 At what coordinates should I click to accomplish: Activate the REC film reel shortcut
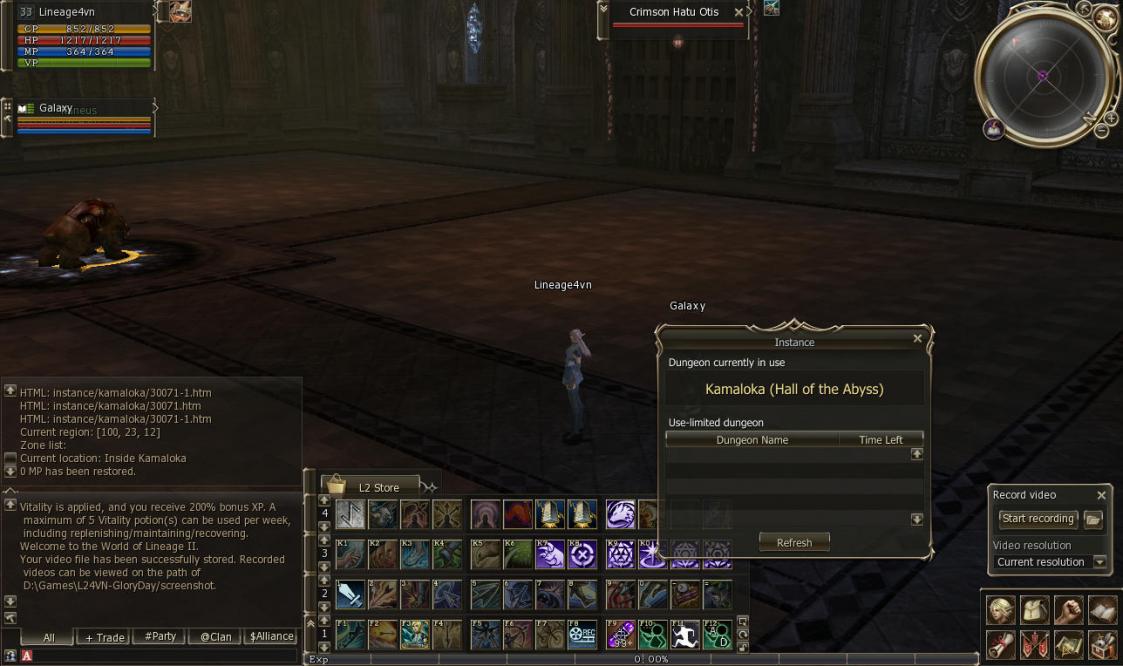click(582, 635)
